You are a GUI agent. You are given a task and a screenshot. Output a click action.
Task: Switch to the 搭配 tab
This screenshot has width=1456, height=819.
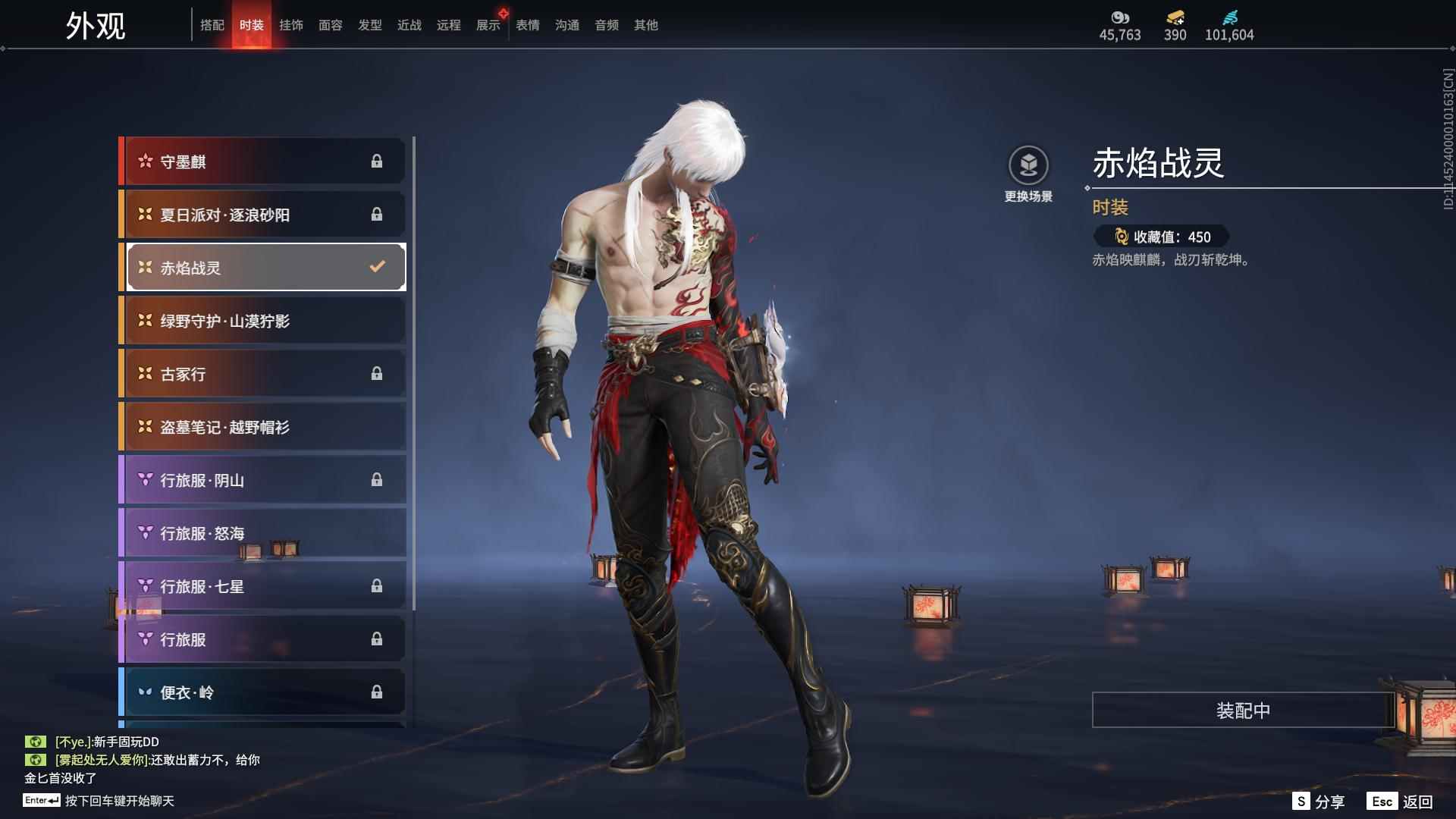(212, 25)
